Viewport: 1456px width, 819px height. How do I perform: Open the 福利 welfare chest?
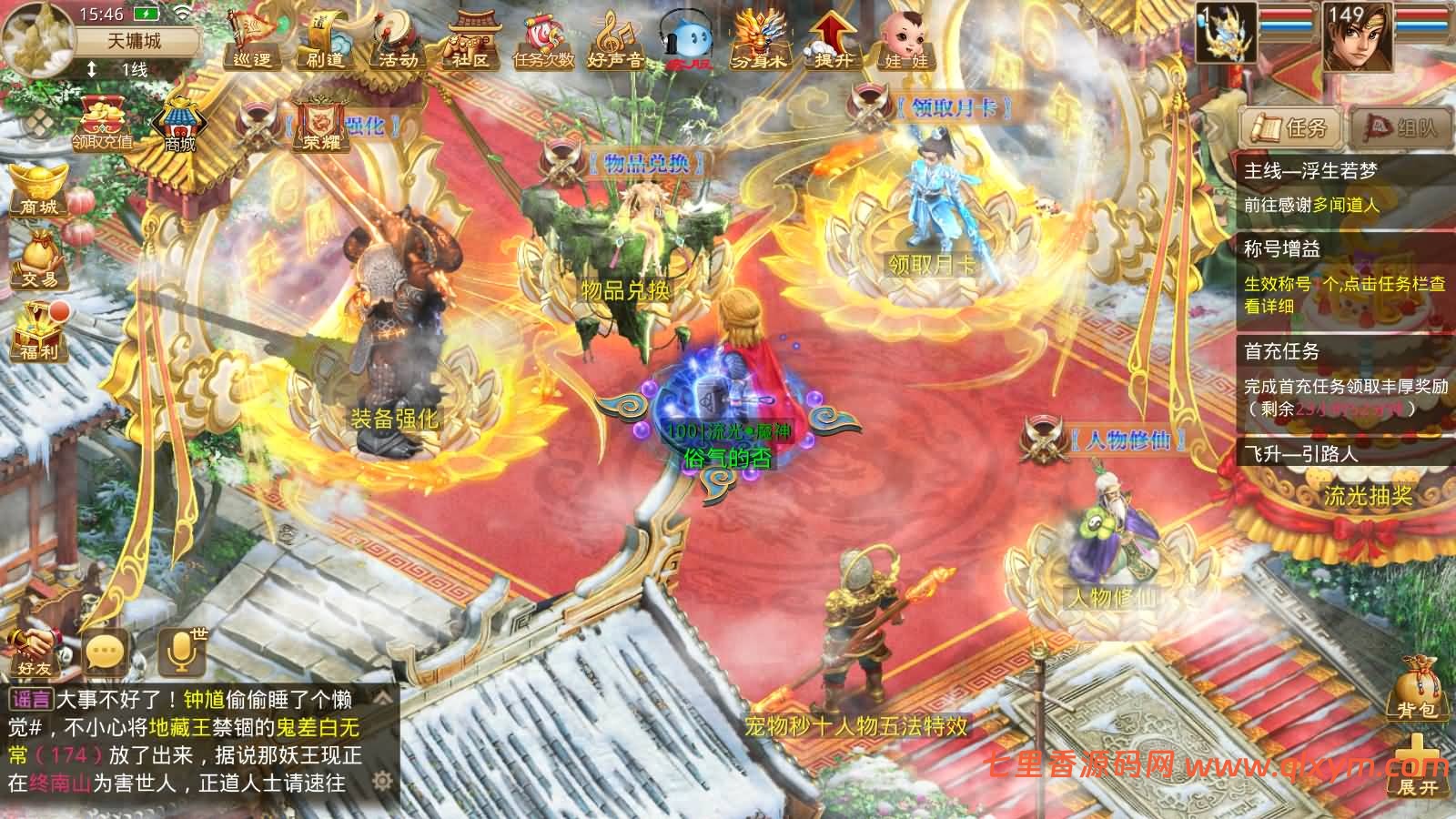[x=39, y=330]
